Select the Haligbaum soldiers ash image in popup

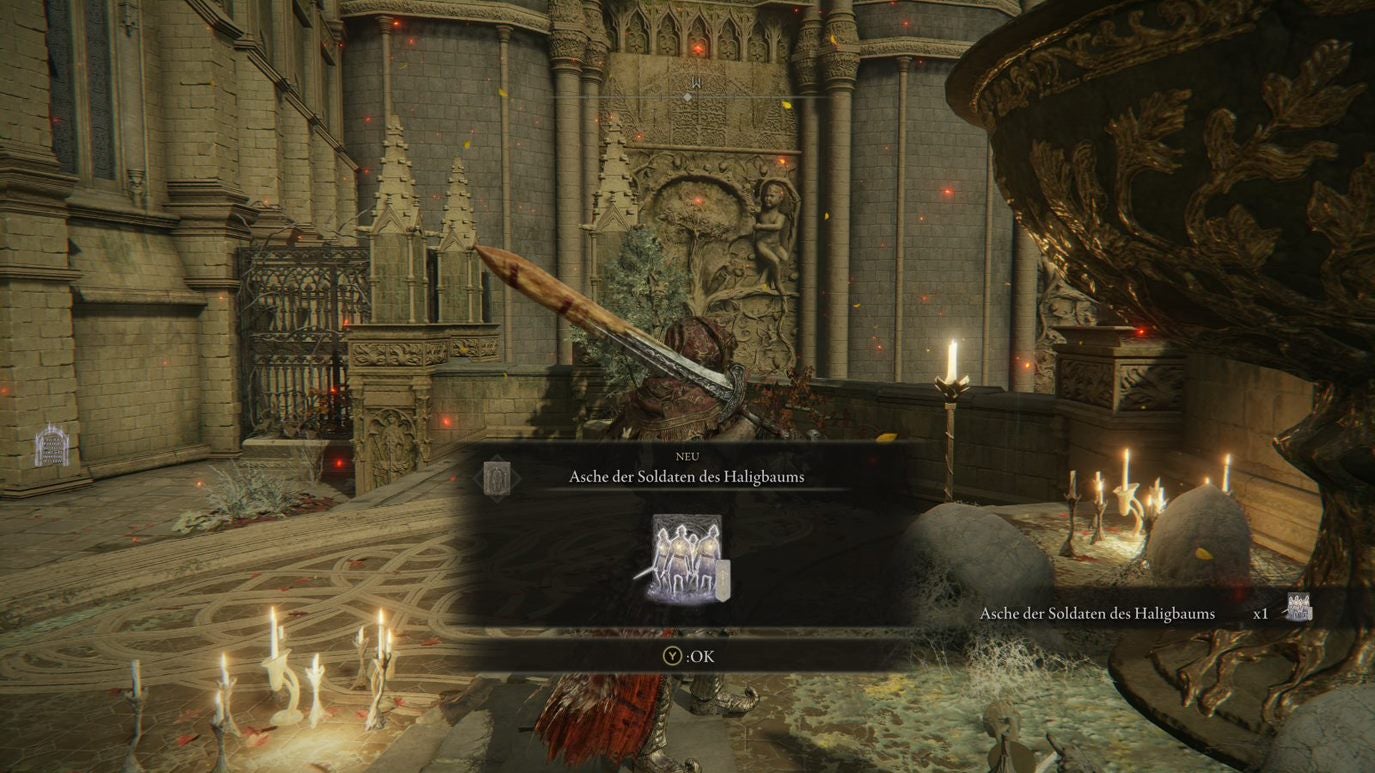click(x=687, y=559)
